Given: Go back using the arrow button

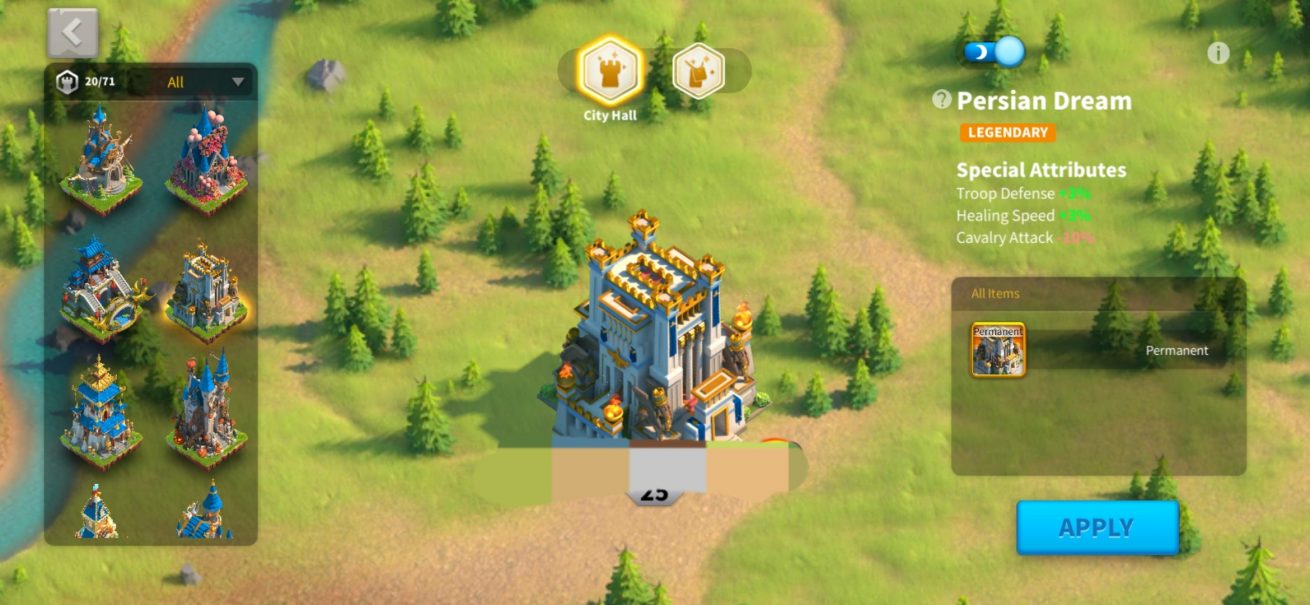Looking at the screenshot, I should tap(72, 33).
